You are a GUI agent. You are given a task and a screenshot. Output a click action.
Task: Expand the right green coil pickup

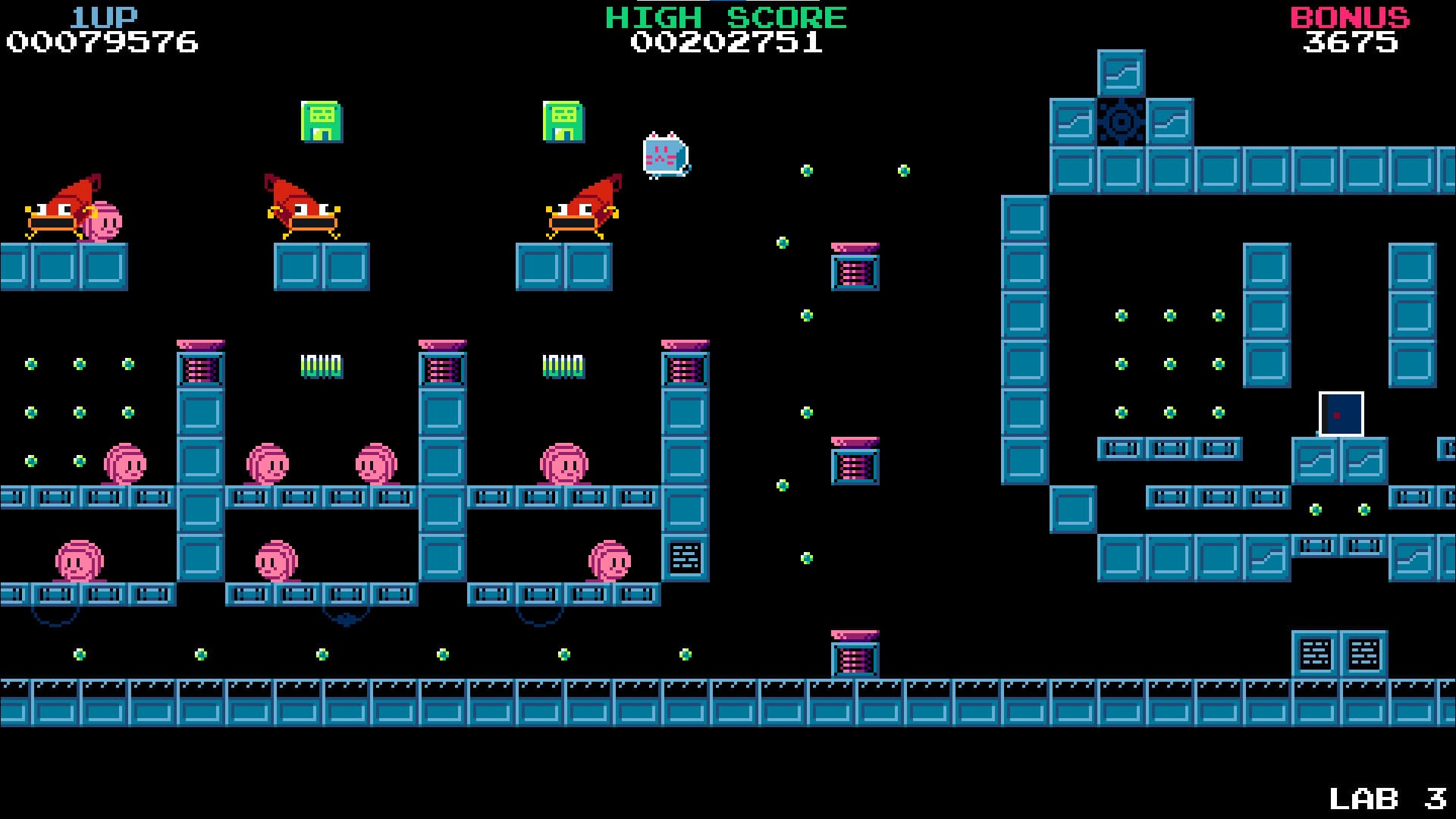[x=563, y=366]
